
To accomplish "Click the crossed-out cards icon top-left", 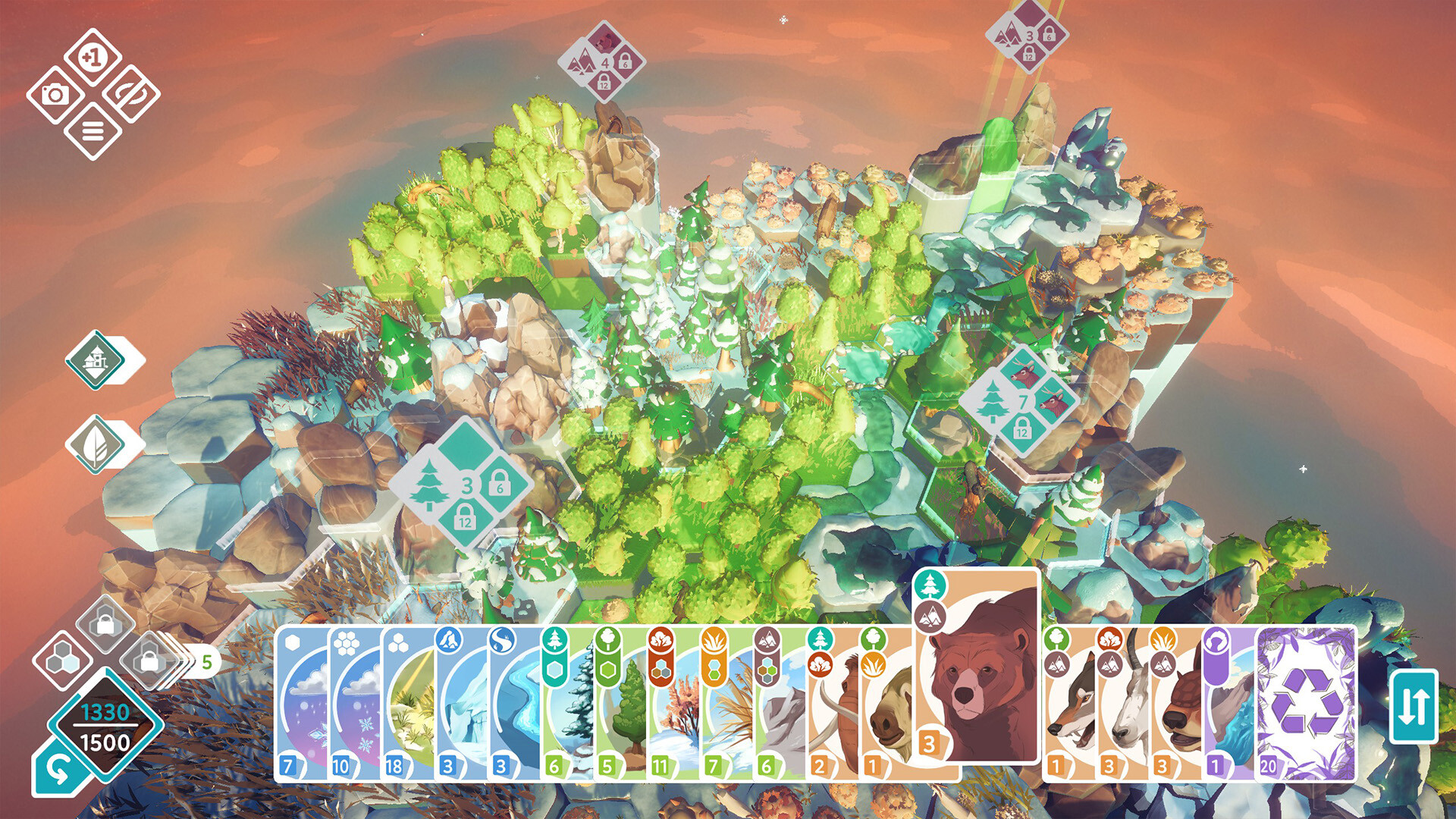I will pos(129,93).
